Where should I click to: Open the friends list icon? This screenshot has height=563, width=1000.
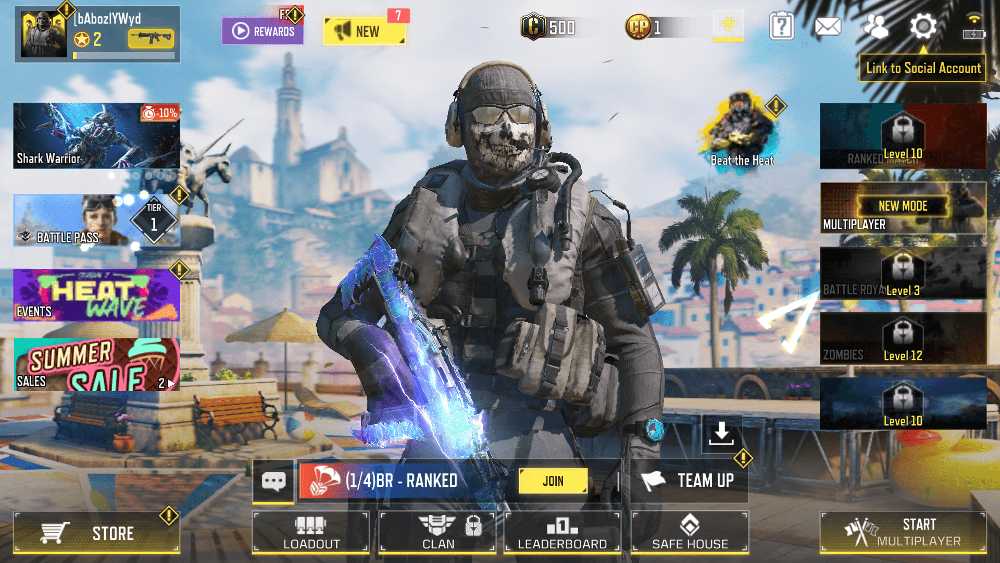877,27
